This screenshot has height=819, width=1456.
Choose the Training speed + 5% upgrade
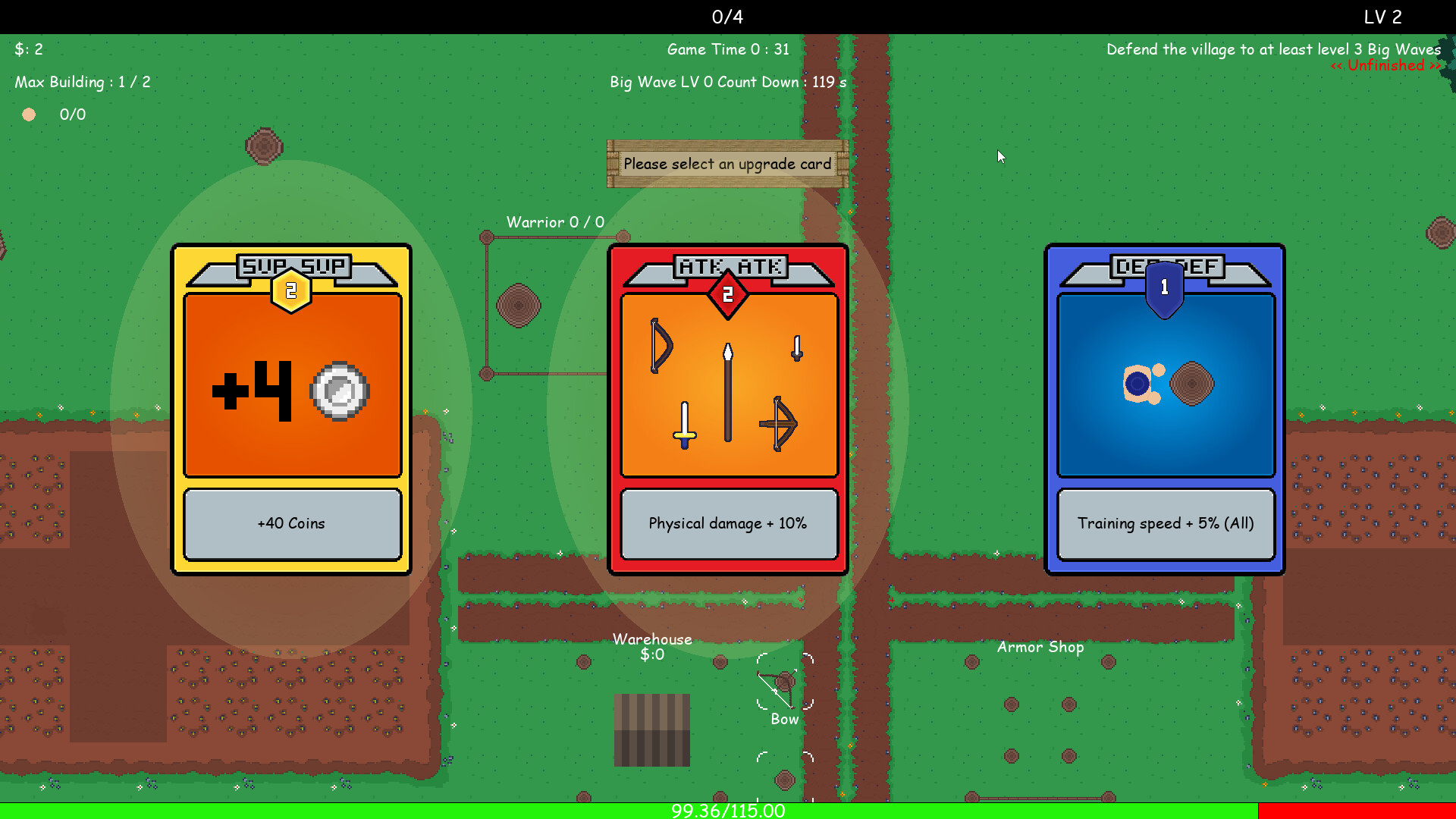(x=1166, y=523)
